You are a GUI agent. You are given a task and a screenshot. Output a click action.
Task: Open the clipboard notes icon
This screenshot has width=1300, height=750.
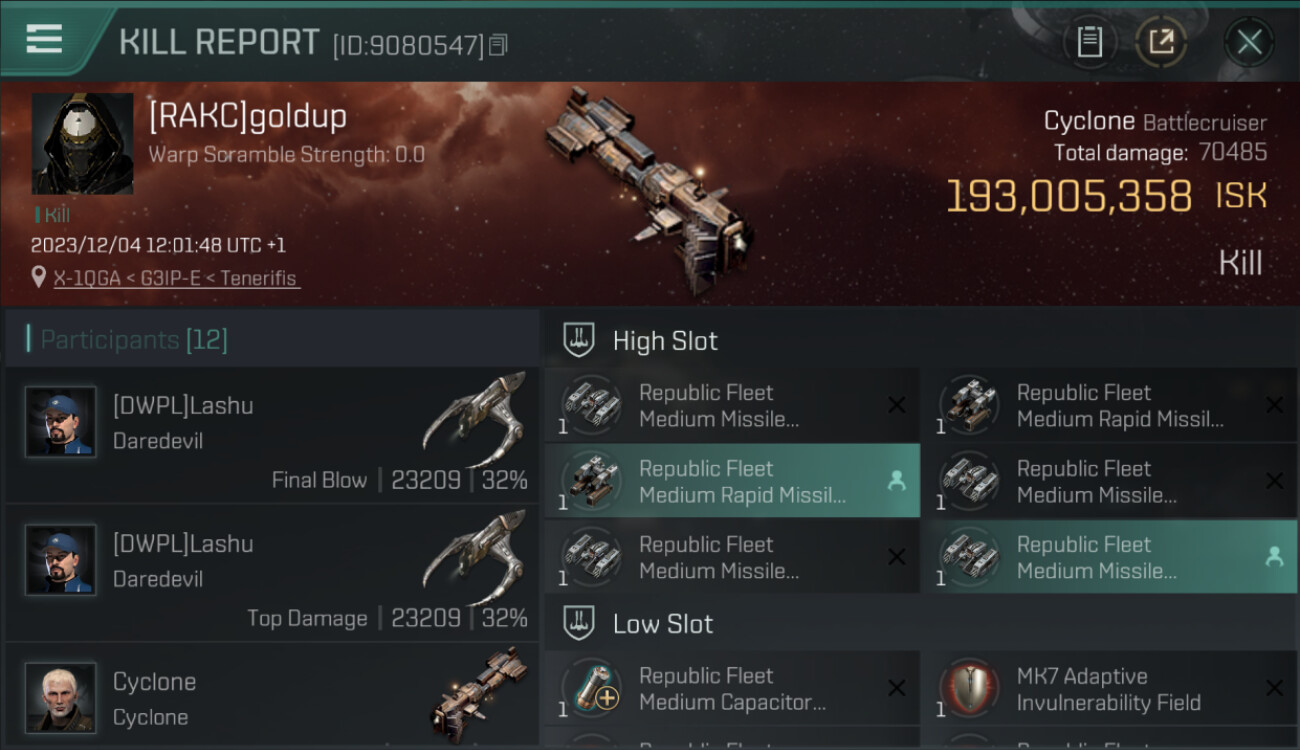click(x=1089, y=42)
